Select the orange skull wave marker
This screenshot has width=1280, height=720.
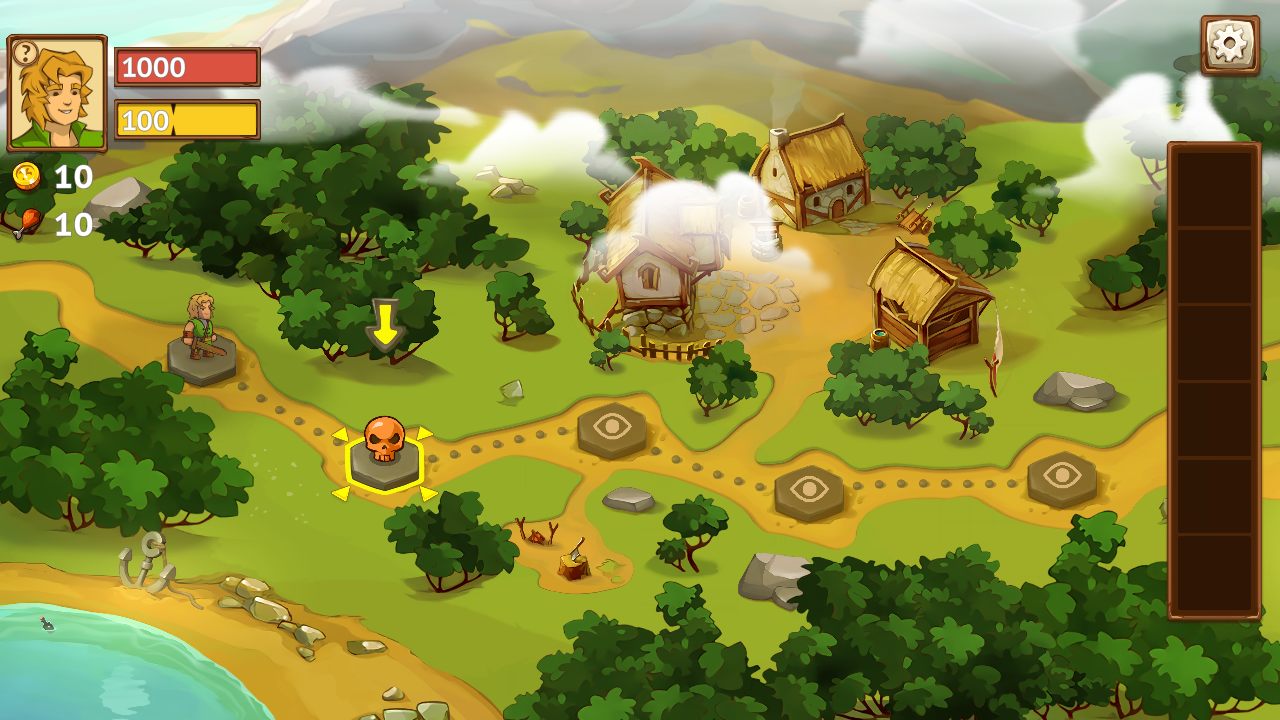click(383, 446)
